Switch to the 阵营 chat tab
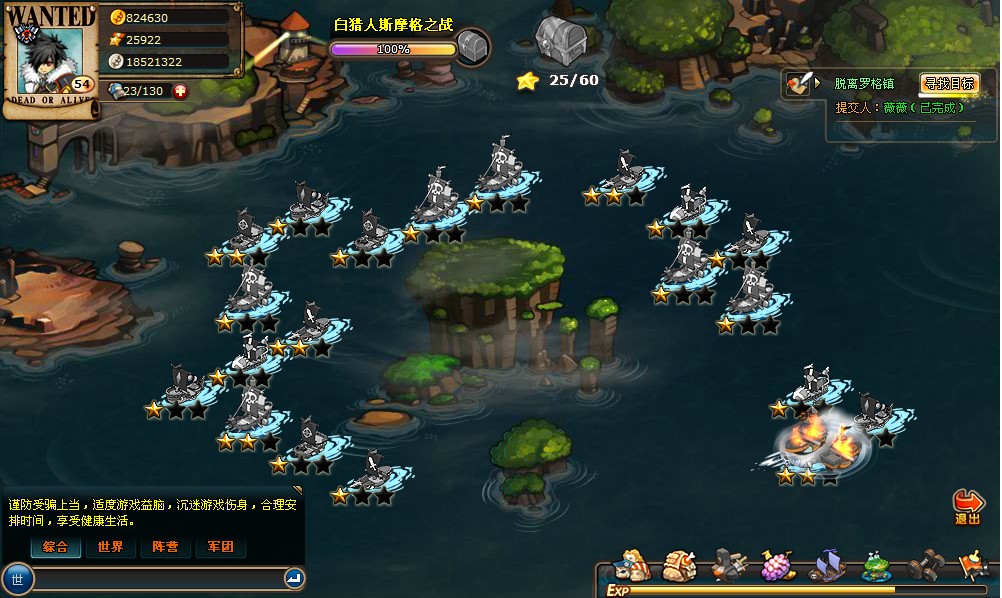 (166, 547)
